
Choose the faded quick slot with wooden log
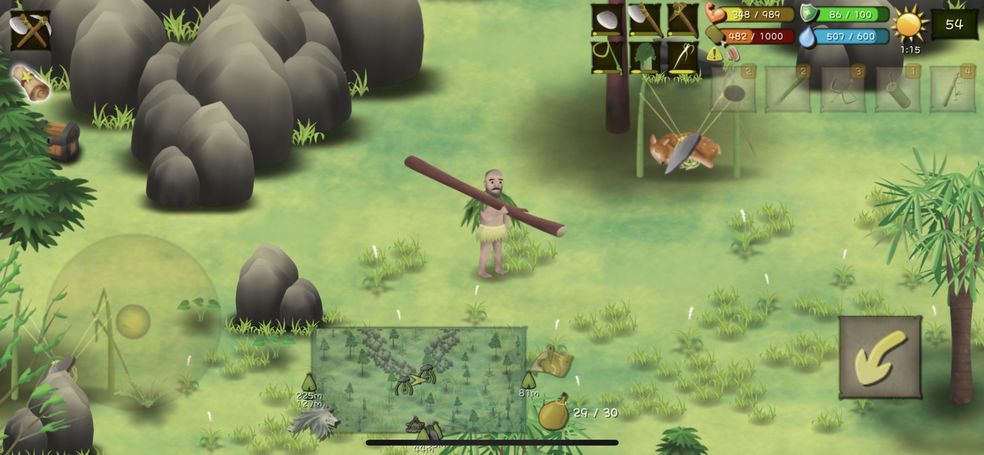897,90
